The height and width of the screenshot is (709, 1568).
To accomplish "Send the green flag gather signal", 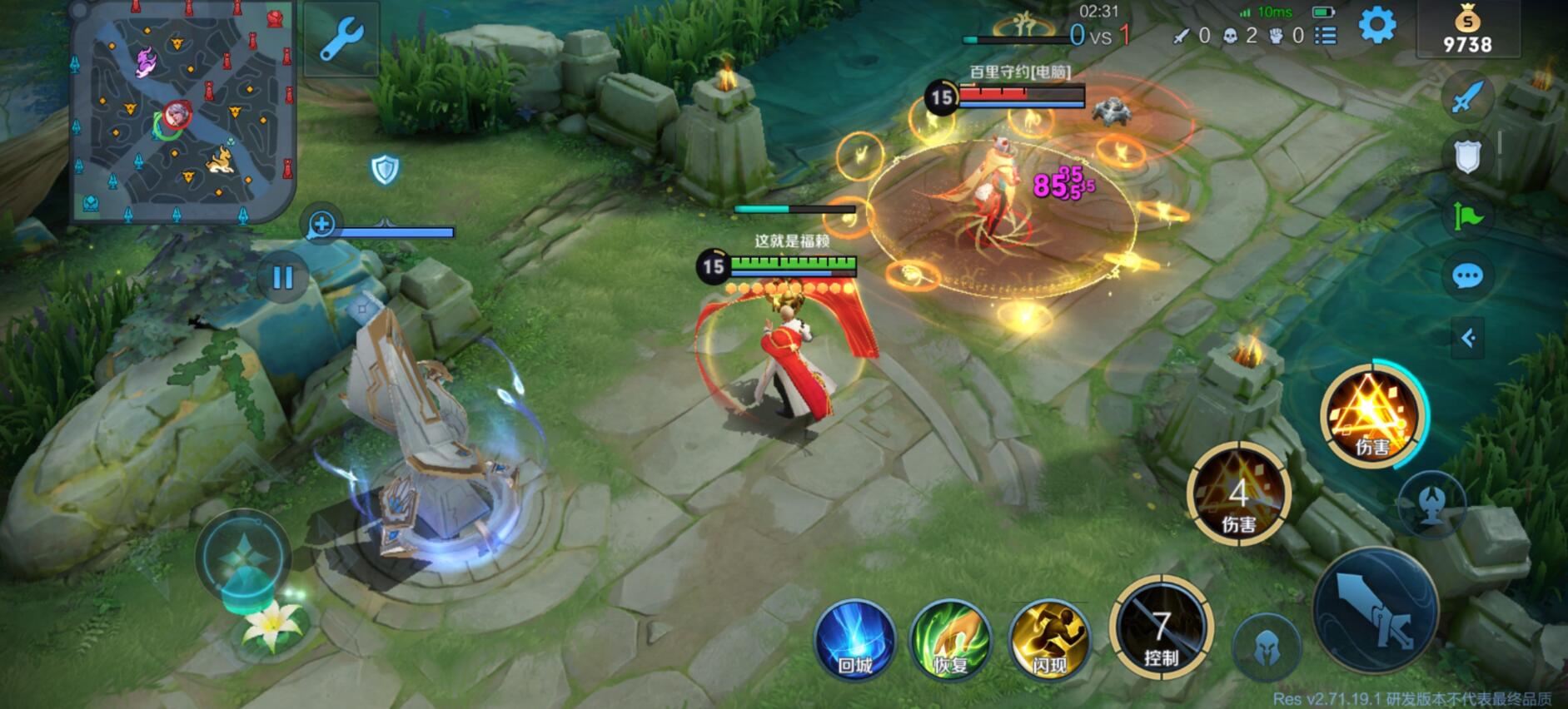I will pos(1467,216).
